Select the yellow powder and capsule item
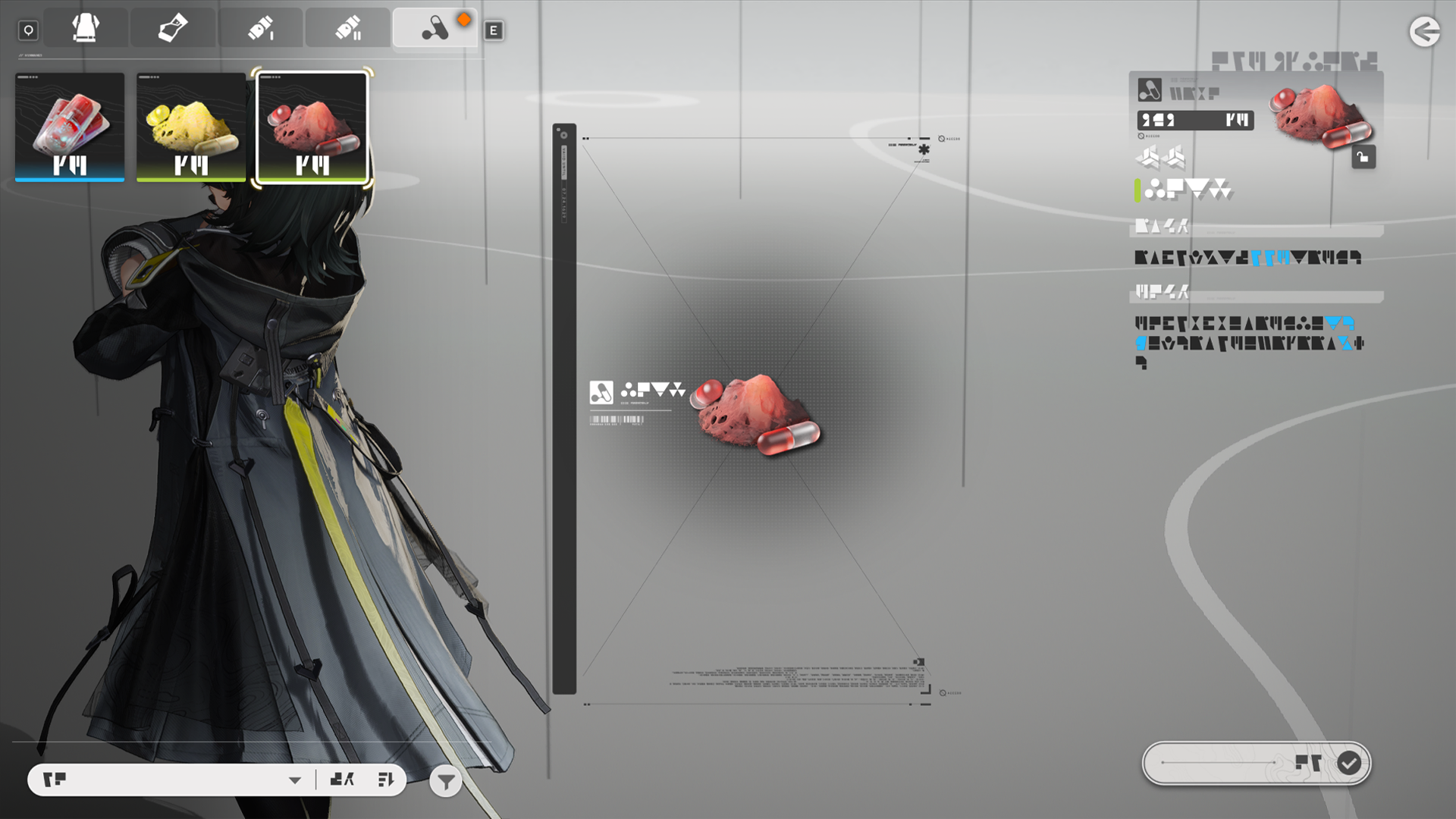Screen dimensions: 1456x819 (191, 127)
